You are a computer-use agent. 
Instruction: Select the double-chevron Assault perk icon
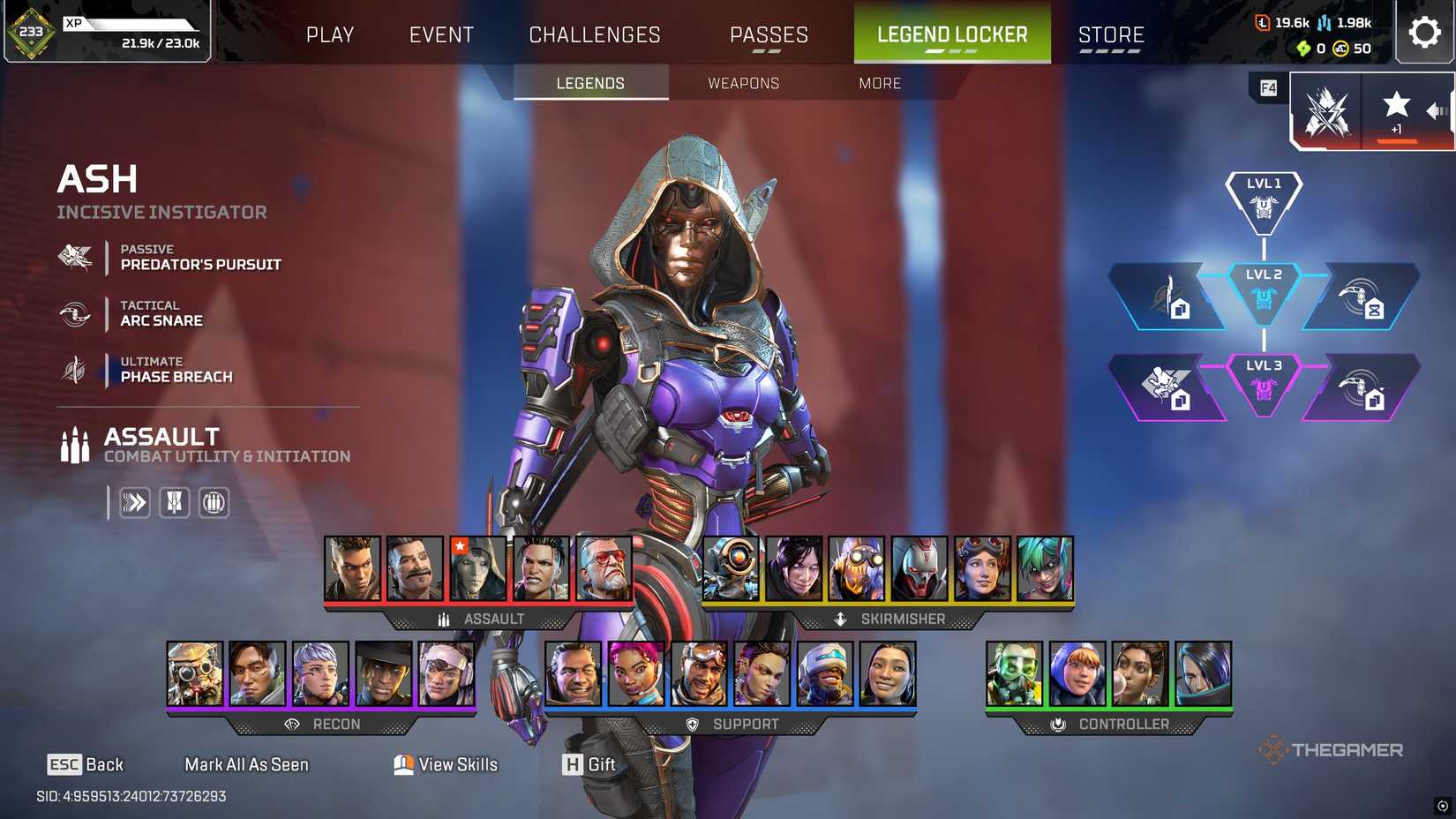point(134,502)
